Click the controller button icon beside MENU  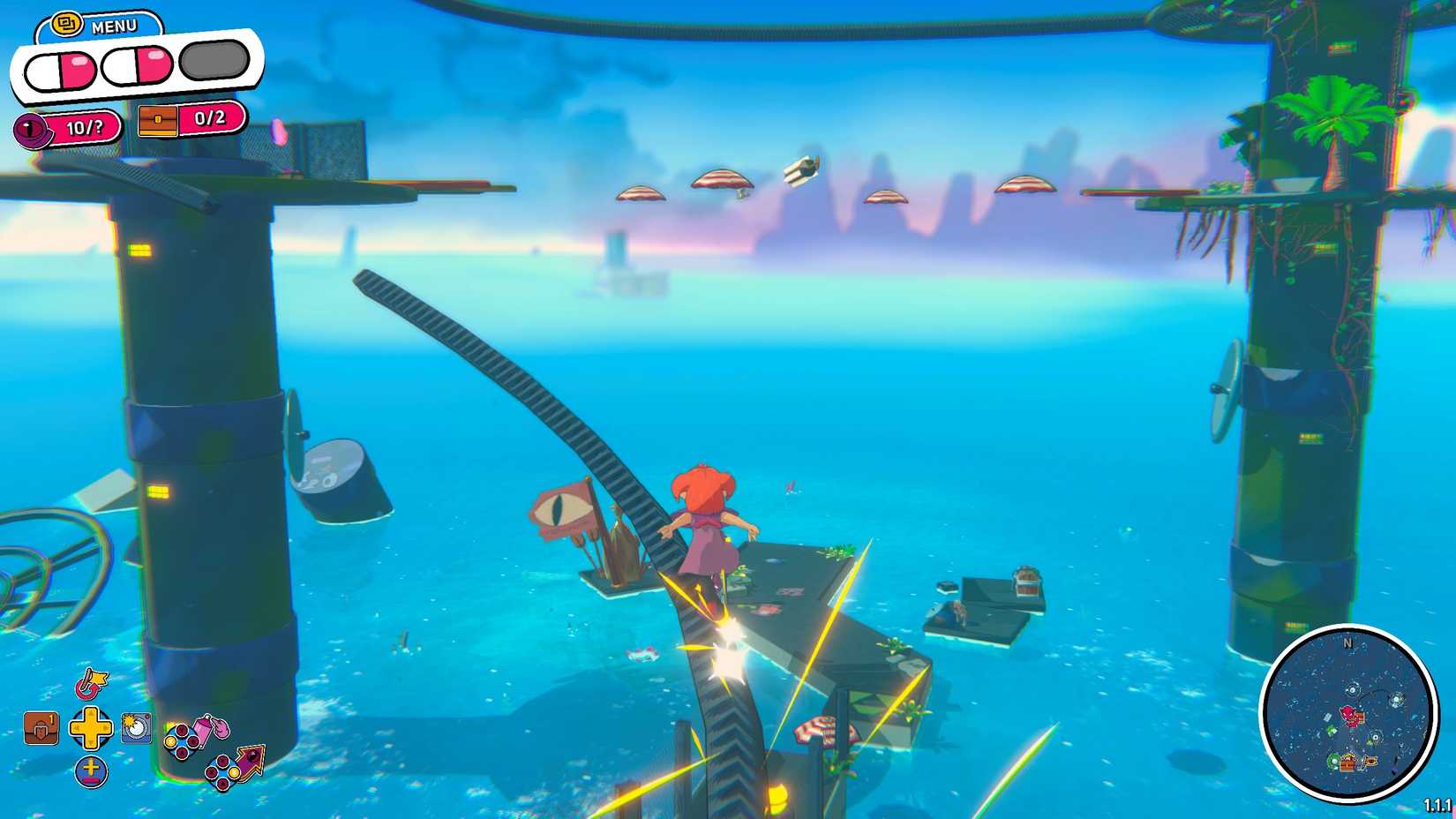coord(67,23)
